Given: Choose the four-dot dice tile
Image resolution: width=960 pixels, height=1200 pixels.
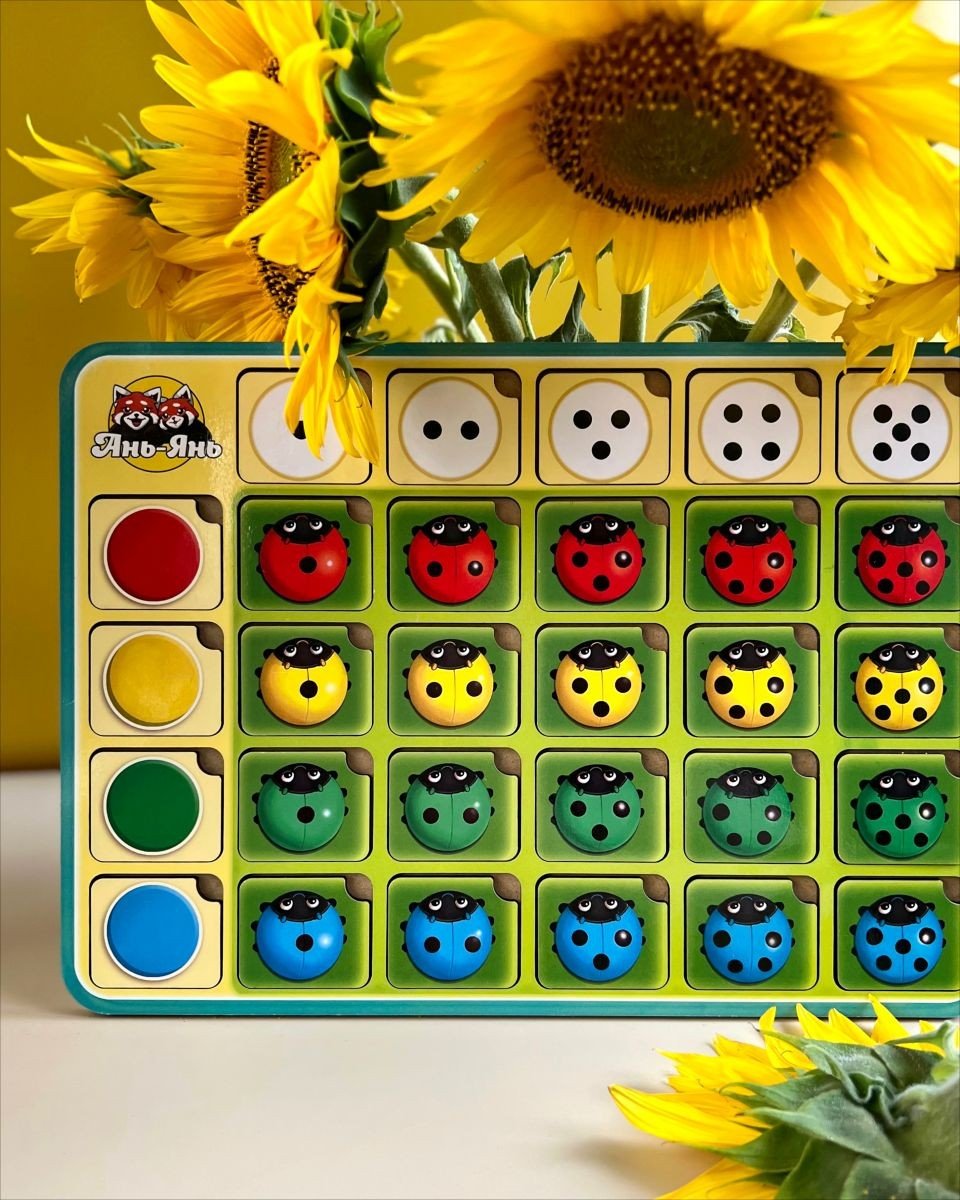Looking at the screenshot, I should pyautogui.click(x=751, y=429).
